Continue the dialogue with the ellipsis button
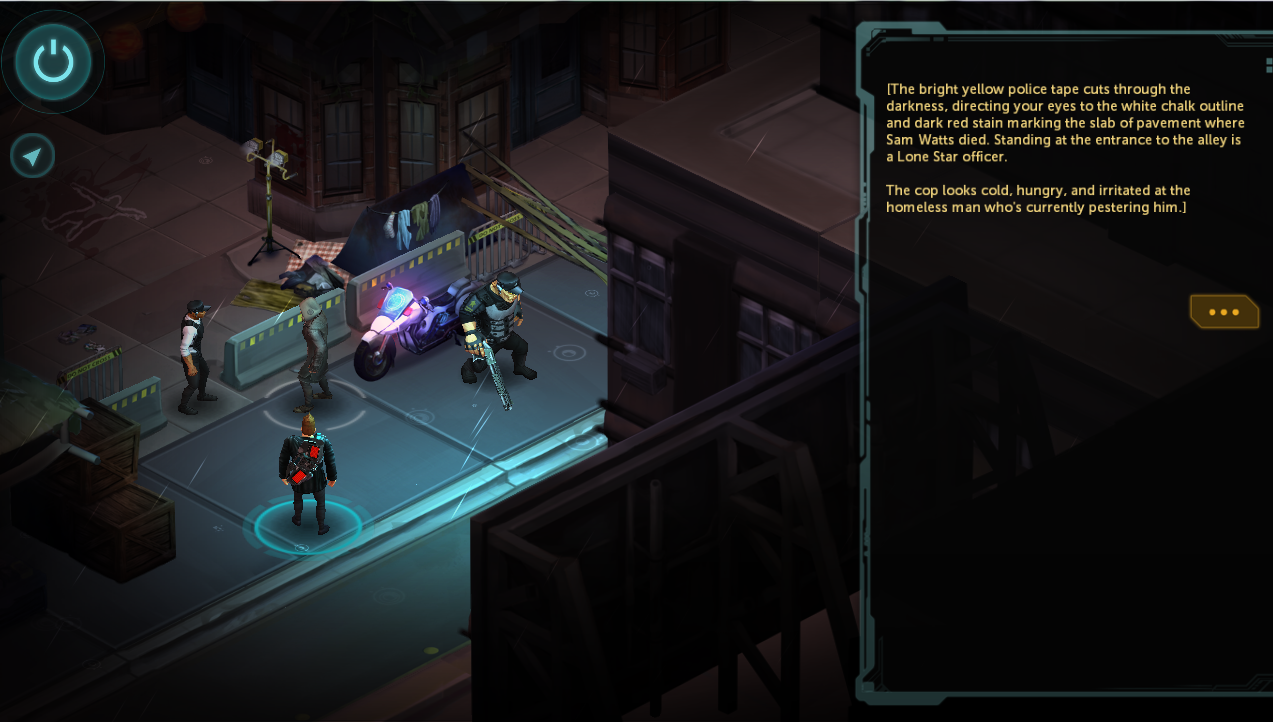Screen dimensions: 1273x722 click(x=1223, y=312)
